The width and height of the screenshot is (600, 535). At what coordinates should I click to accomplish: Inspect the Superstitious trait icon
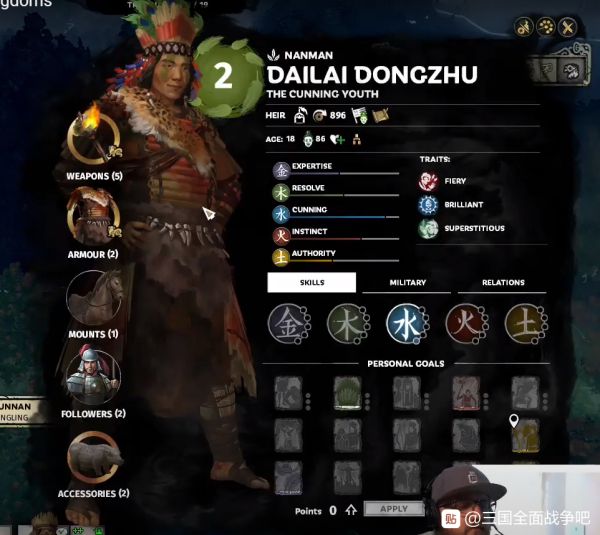coord(428,229)
